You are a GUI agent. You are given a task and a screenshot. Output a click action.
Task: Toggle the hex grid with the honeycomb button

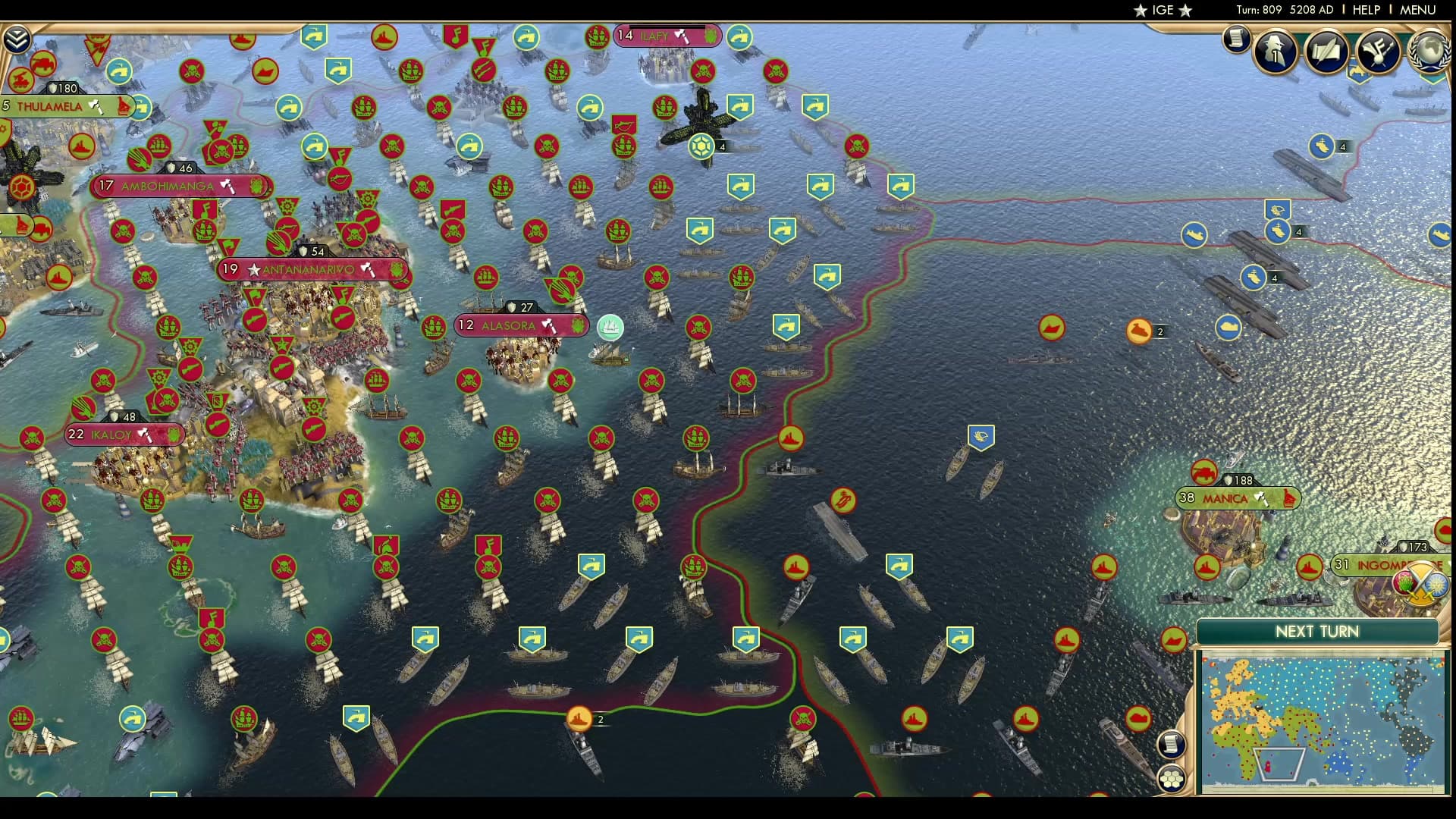tap(1173, 780)
